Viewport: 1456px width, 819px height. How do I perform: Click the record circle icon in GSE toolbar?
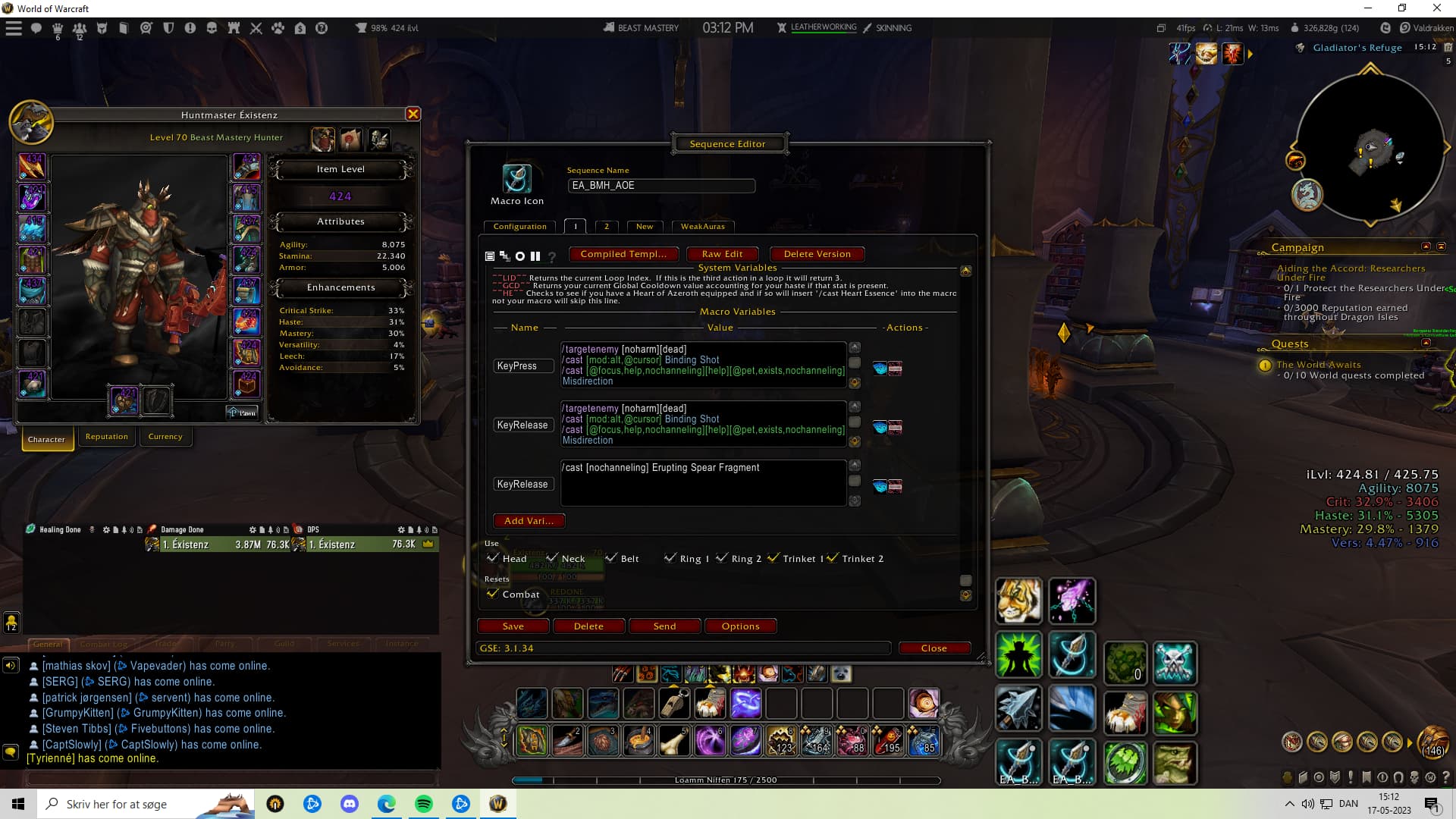tap(520, 256)
